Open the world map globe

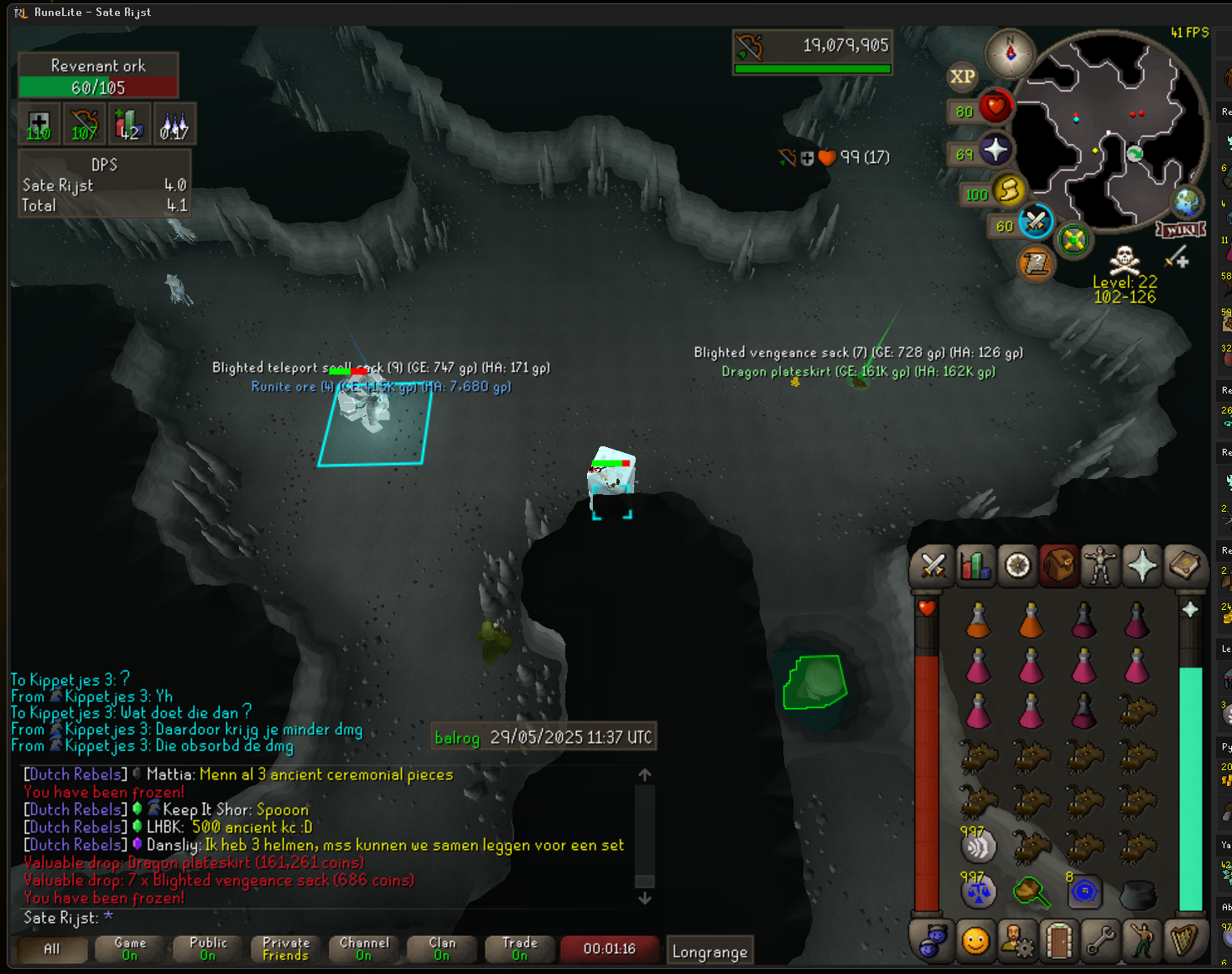coord(1187,202)
